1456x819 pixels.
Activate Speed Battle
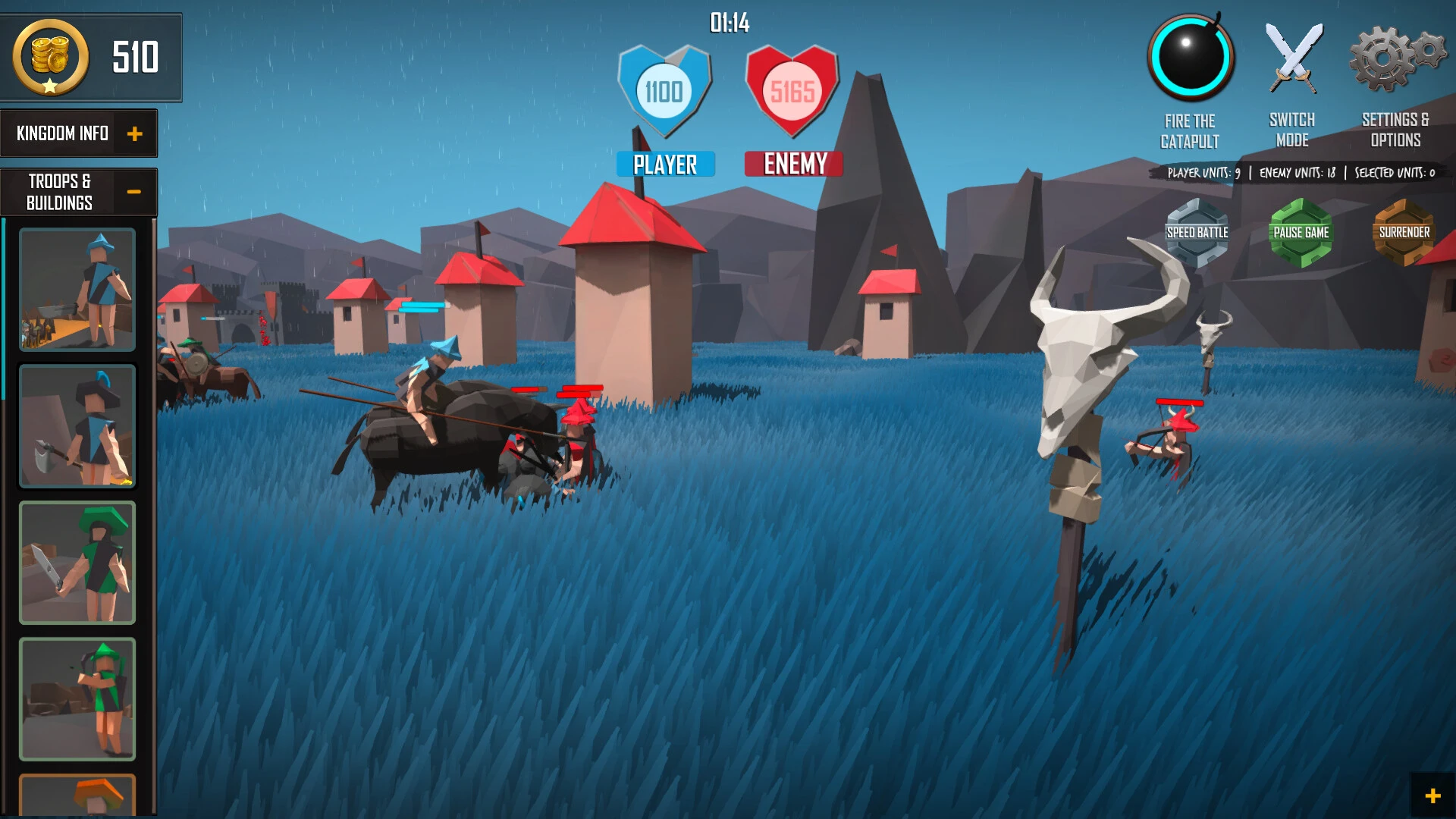pyautogui.click(x=1197, y=231)
